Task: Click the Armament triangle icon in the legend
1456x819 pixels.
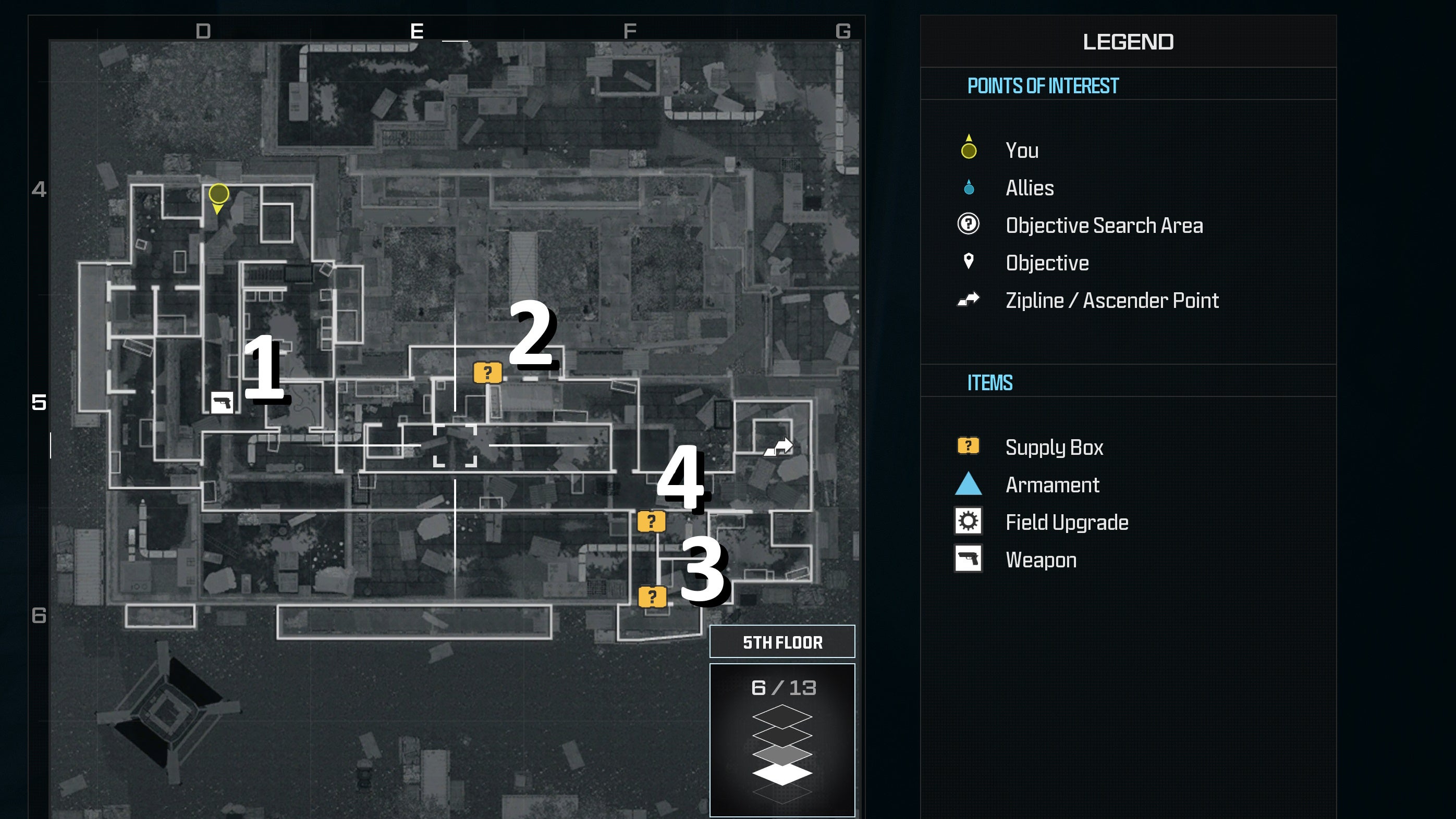Action: point(968,484)
